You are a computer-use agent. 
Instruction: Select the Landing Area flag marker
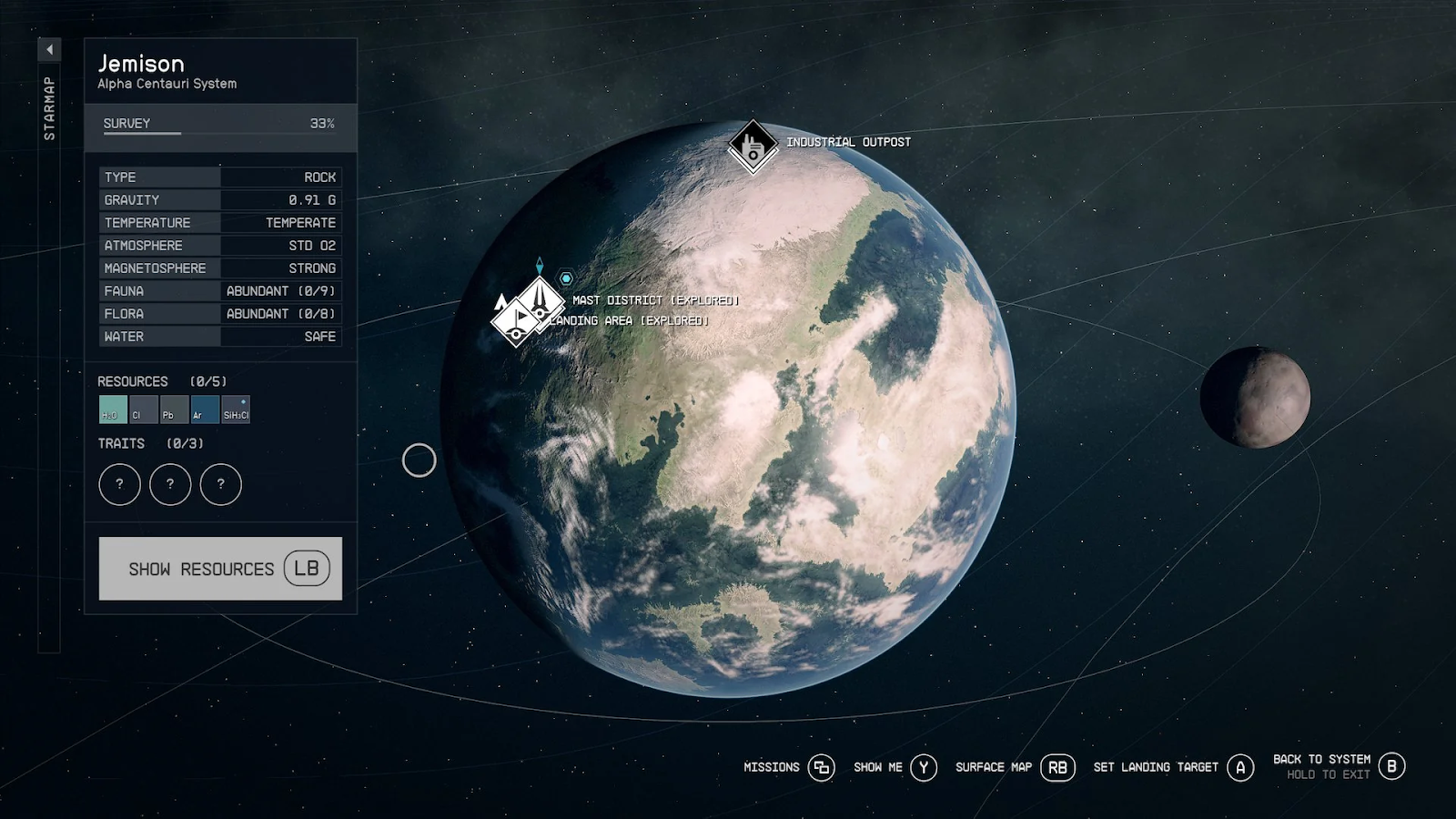515,322
